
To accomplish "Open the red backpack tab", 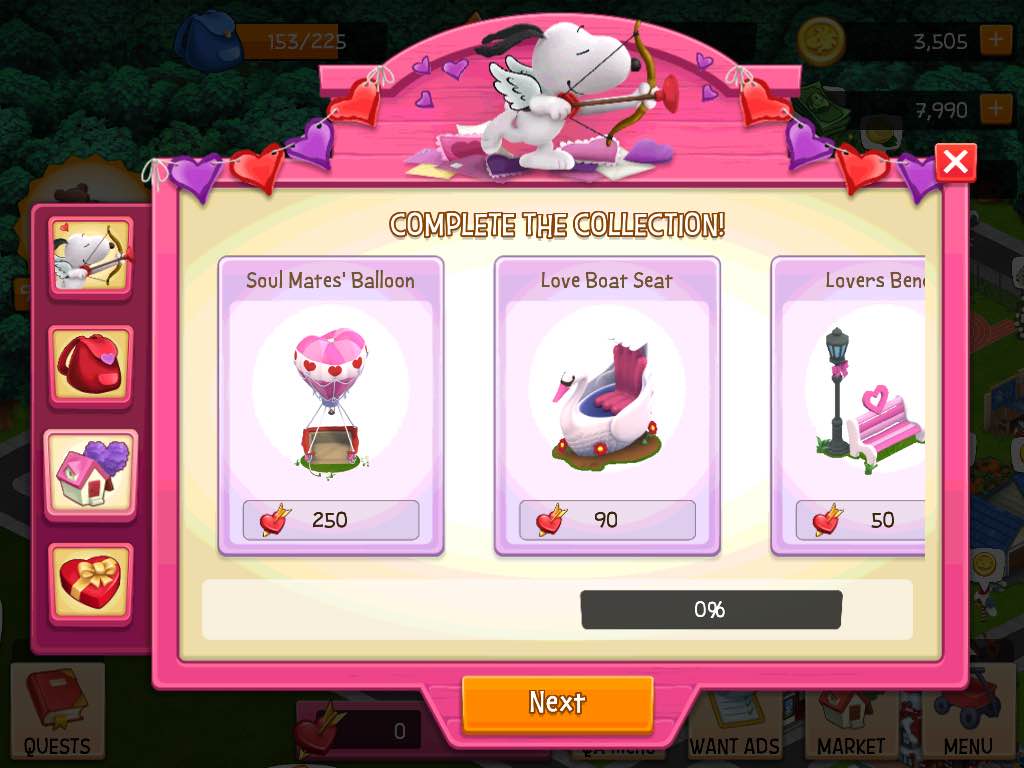I will 91,365.
